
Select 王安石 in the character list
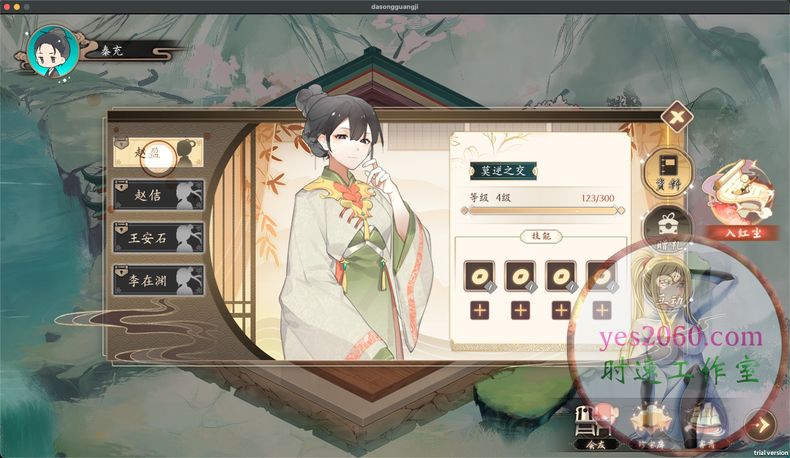click(158, 237)
